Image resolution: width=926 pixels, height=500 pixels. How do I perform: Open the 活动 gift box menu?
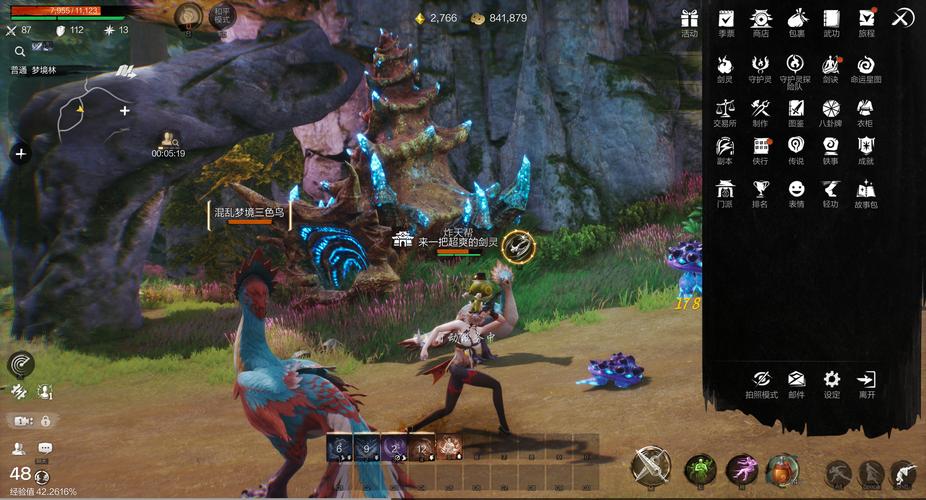(x=689, y=19)
